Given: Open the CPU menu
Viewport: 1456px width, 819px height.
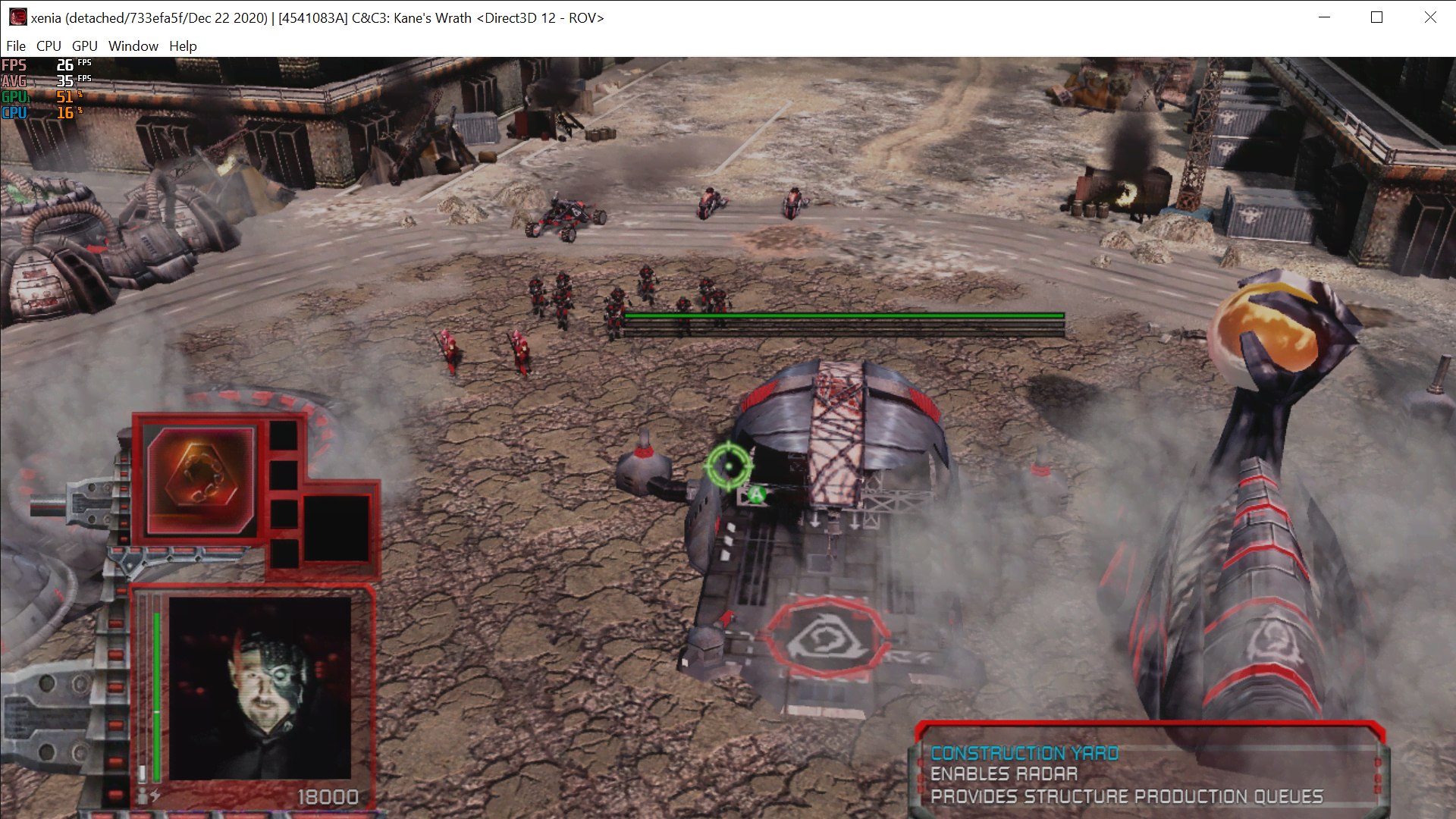Looking at the screenshot, I should [48, 46].
